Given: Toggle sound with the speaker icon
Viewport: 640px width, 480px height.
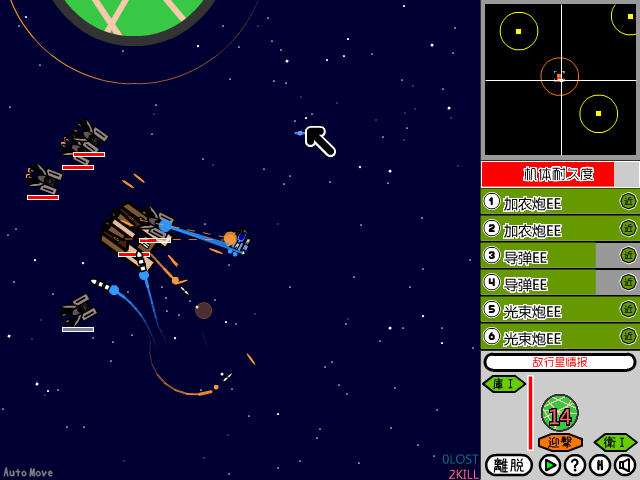Looking at the screenshot, I should [x=625, y=465].
